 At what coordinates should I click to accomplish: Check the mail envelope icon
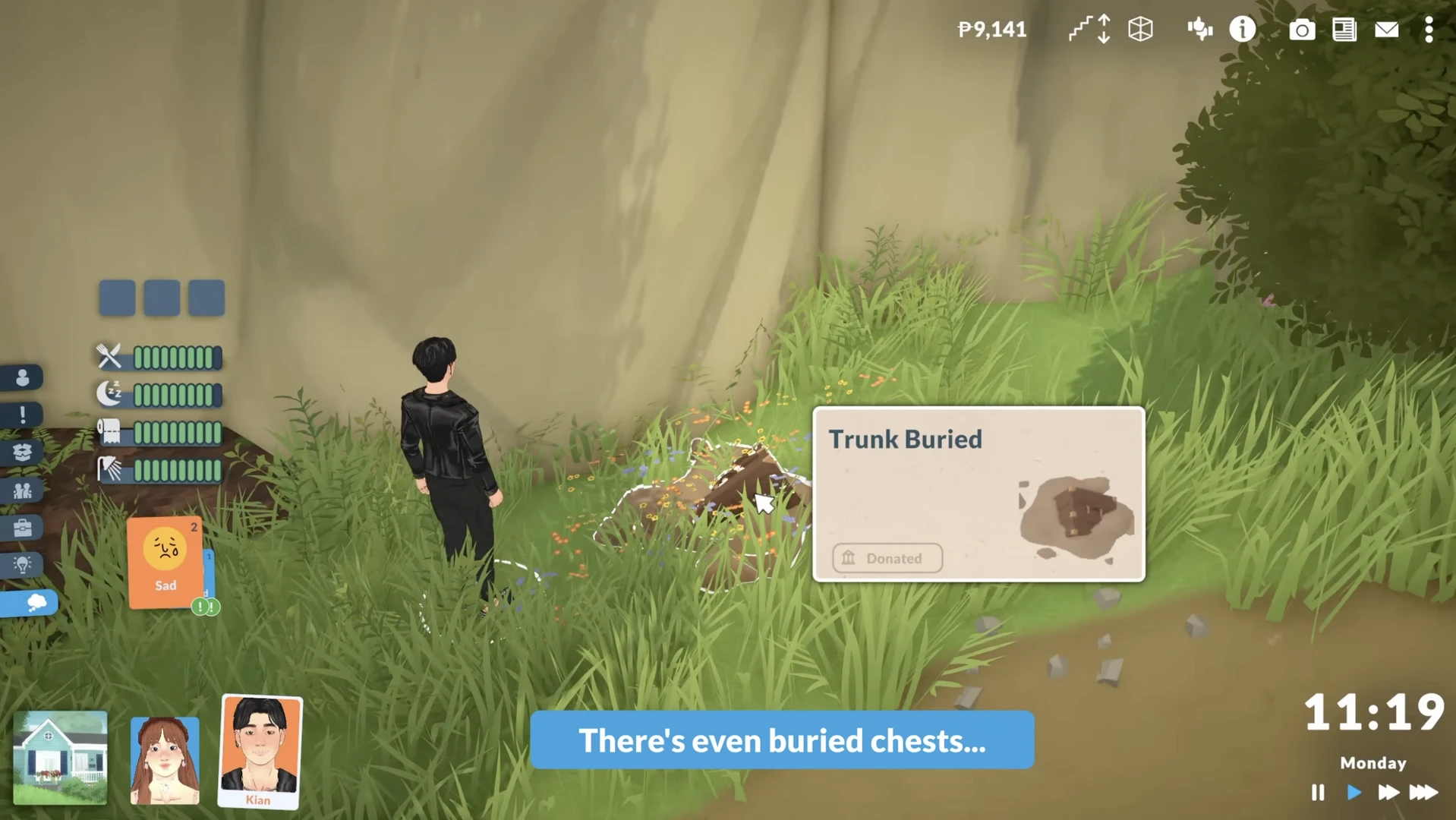click(x=1386, y=30)
